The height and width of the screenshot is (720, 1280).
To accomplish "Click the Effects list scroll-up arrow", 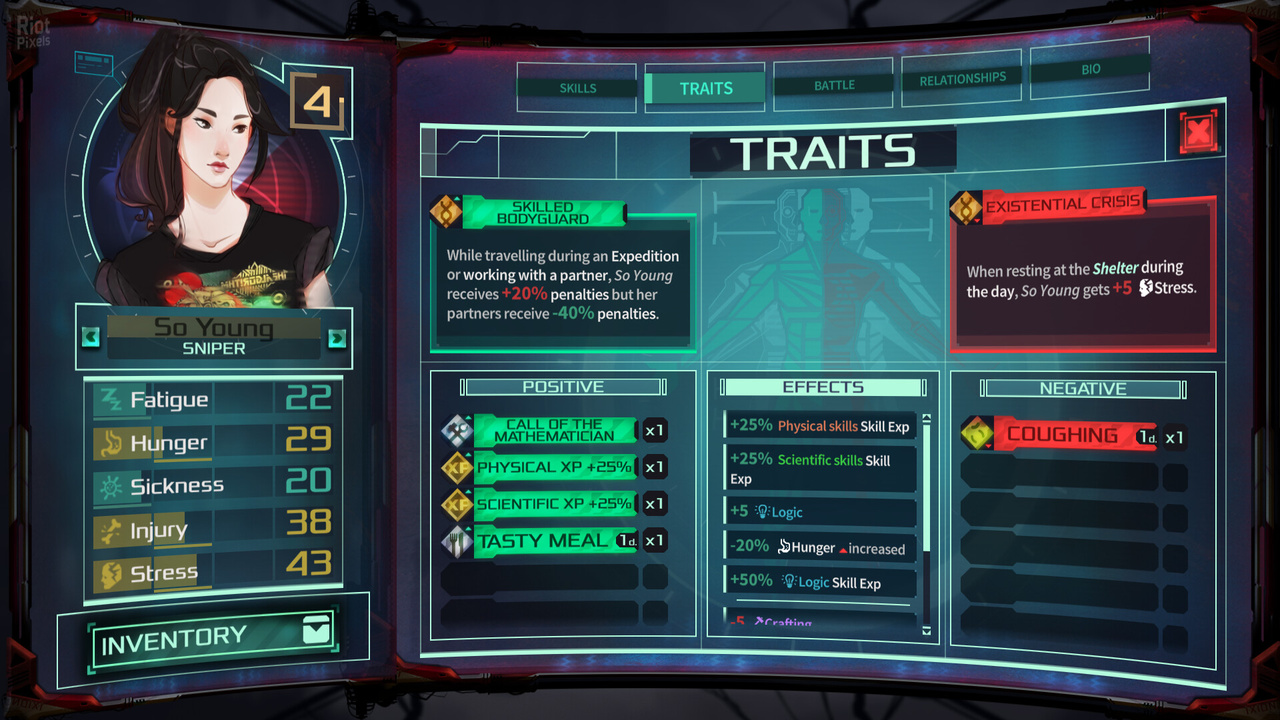I will 926,418.
